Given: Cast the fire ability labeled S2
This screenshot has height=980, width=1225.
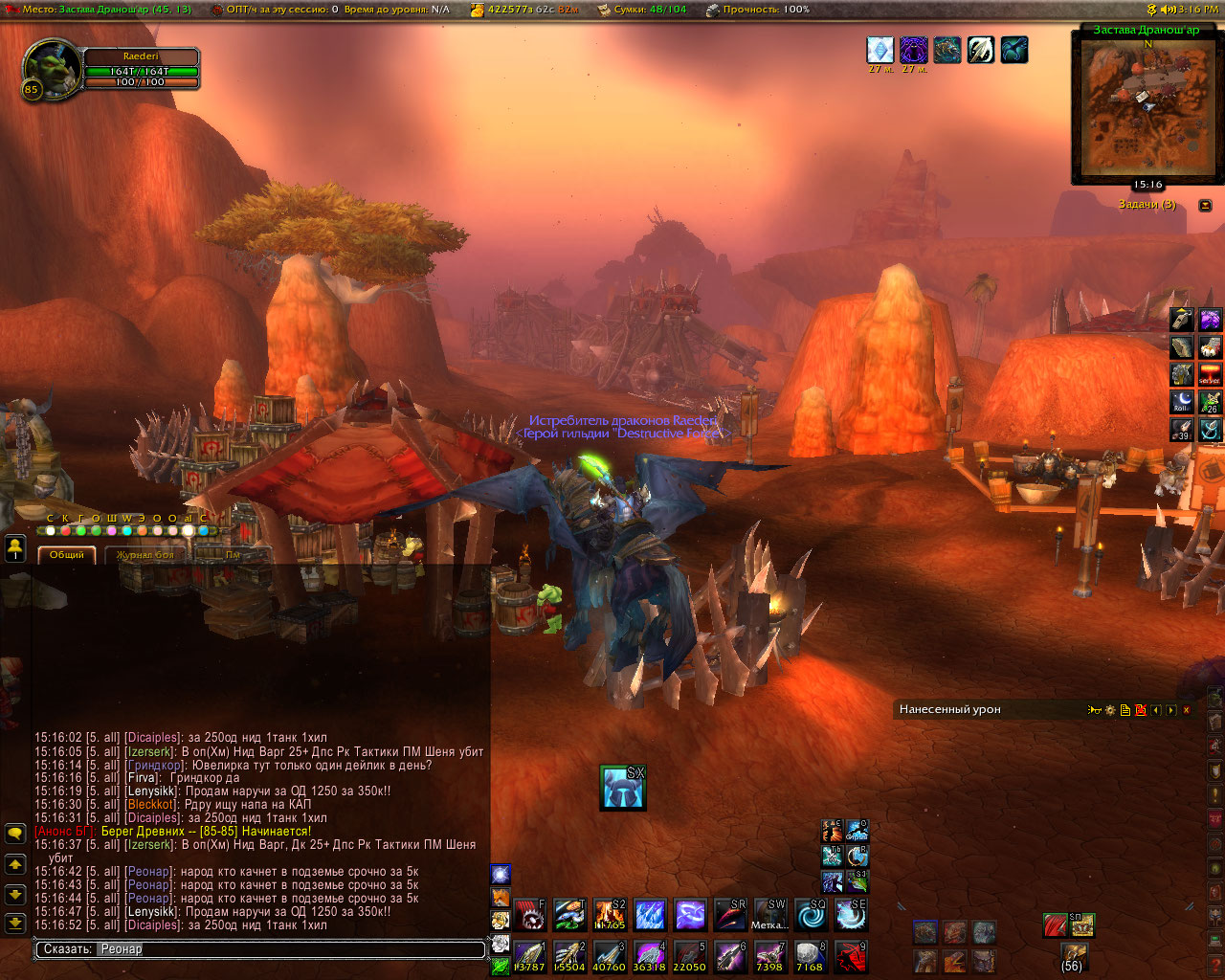Looking at the screenshot, I should 610,915.
